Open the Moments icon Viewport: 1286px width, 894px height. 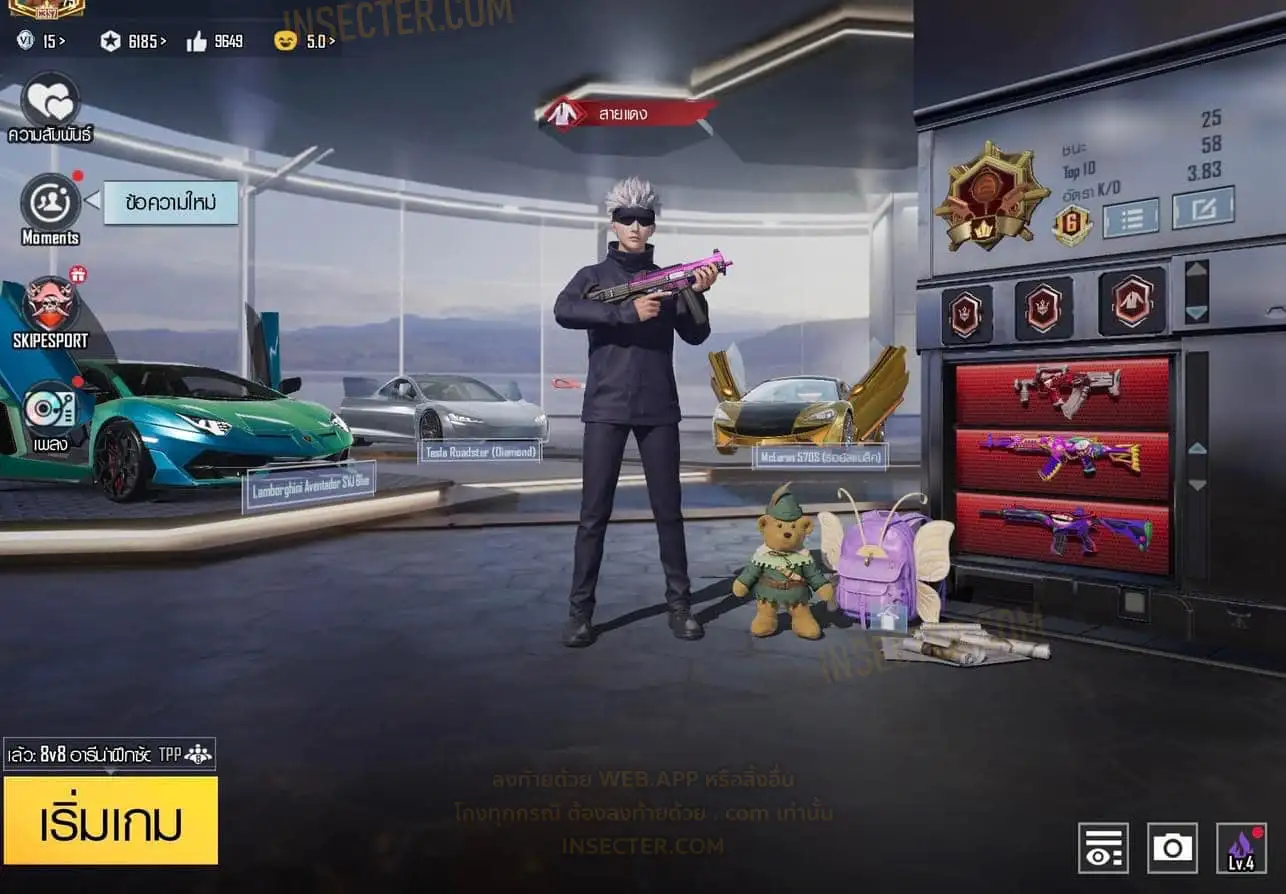click(50, 202)
